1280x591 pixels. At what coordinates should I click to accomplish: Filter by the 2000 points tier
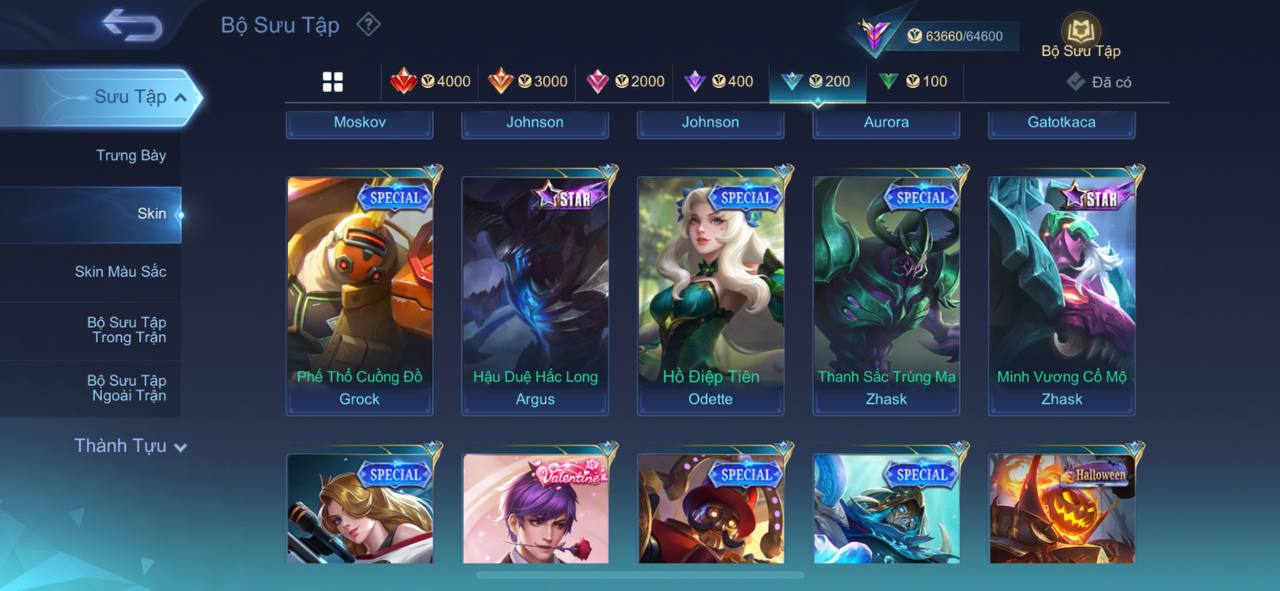(x=625, y=82)
